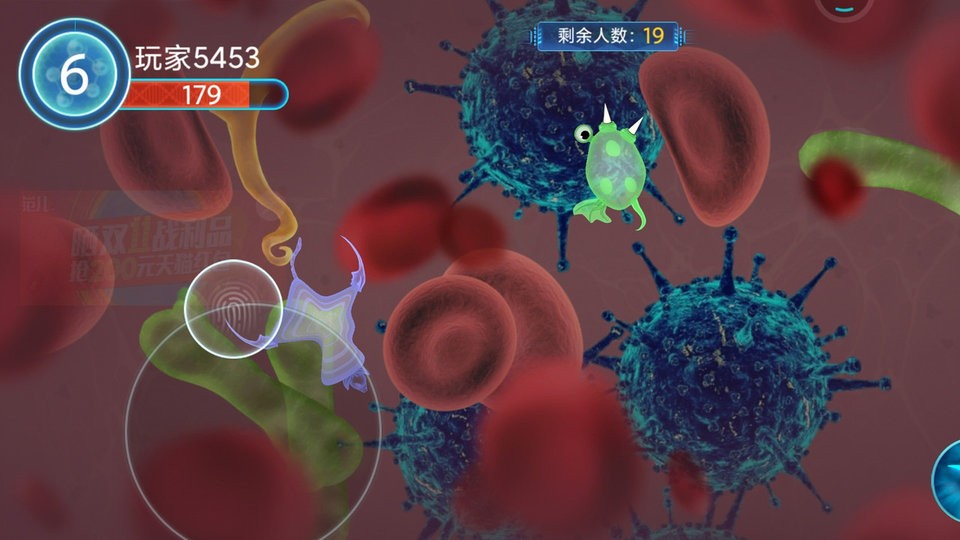Click the level 6 player badge
The image size is (960, 540).
(73, 75)
